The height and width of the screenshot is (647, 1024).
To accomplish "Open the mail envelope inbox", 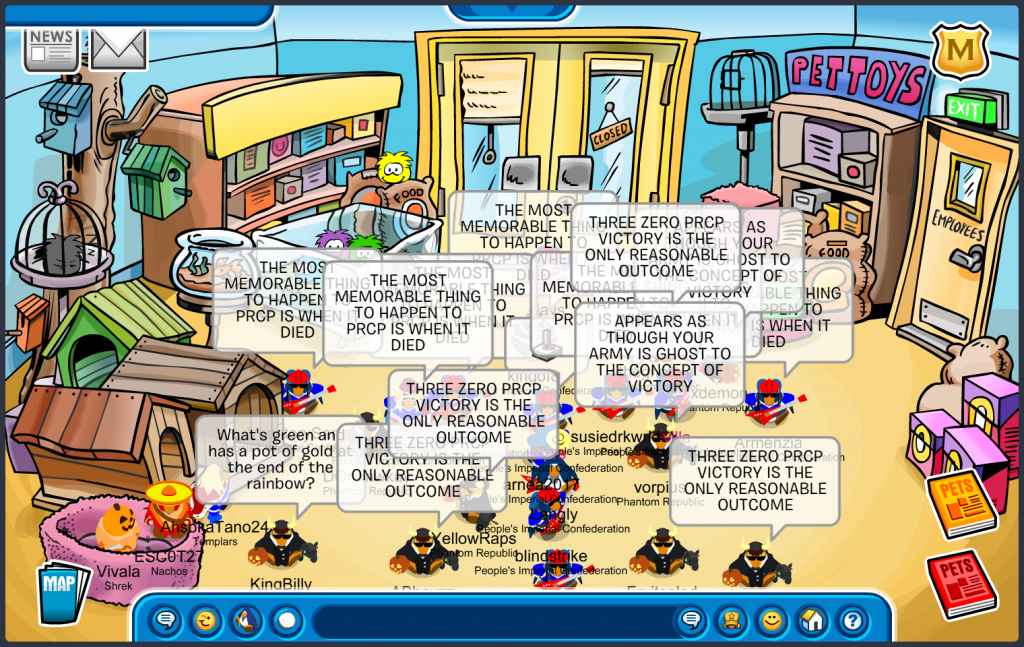I will [119, 48].
